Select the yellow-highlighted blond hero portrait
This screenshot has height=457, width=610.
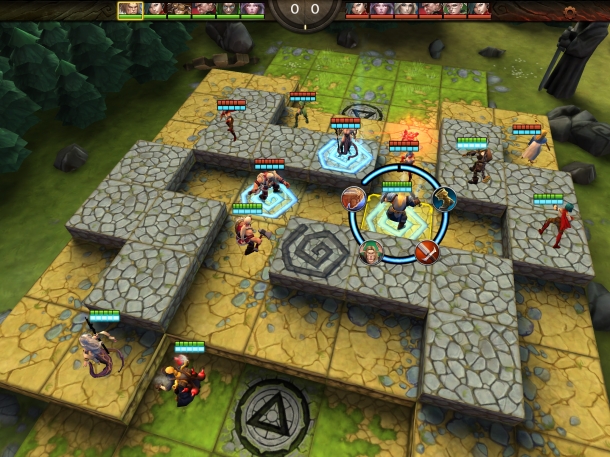click(130, 9)
